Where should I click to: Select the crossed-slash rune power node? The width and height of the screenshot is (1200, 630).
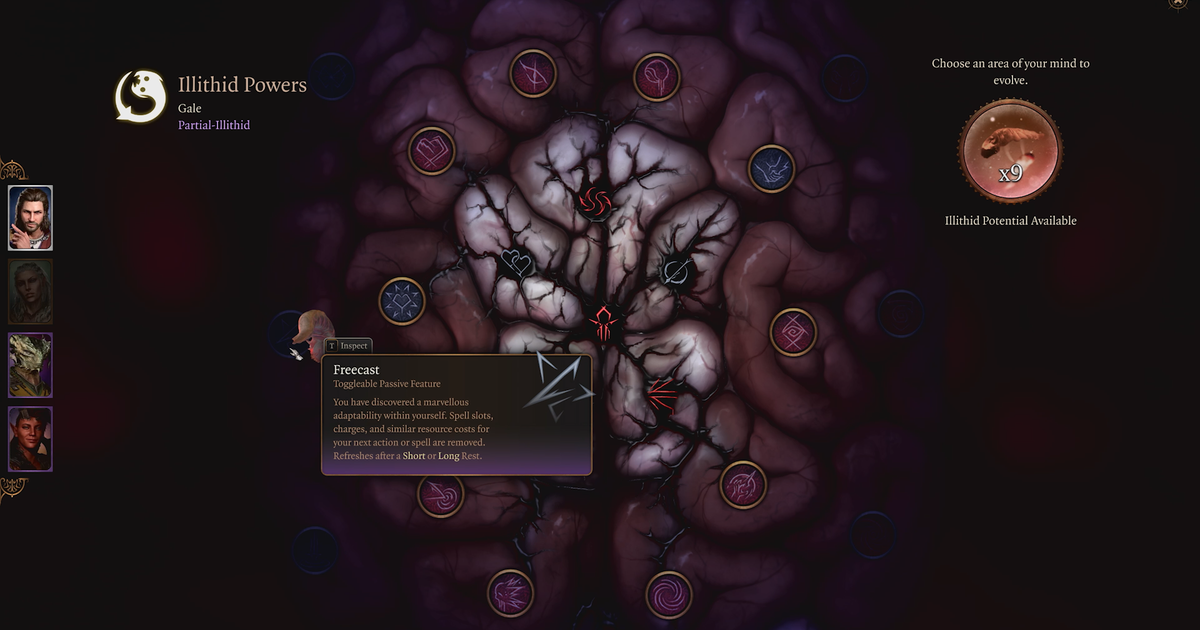point(533,74)
